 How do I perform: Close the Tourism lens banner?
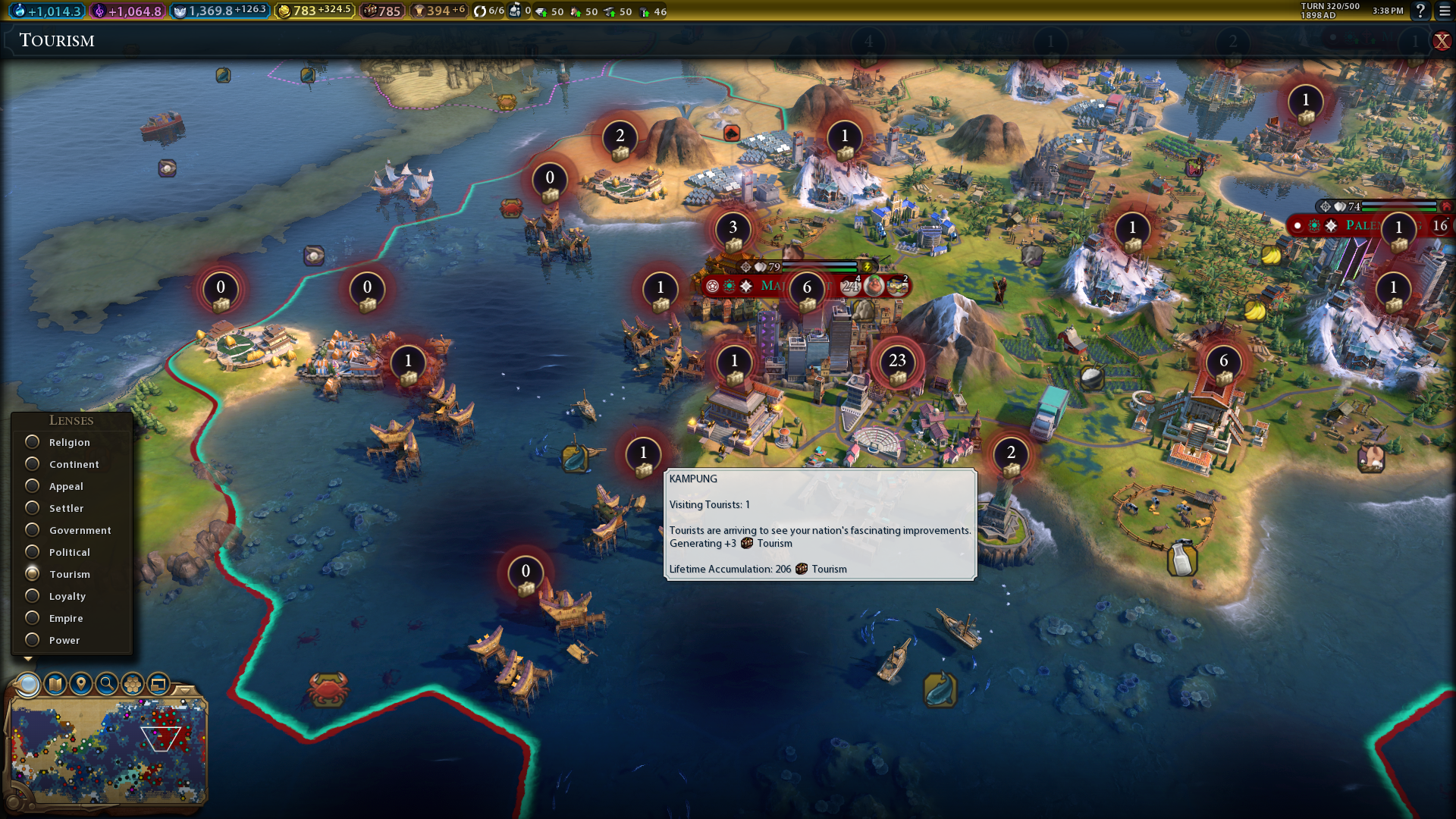pos(1442,41)
